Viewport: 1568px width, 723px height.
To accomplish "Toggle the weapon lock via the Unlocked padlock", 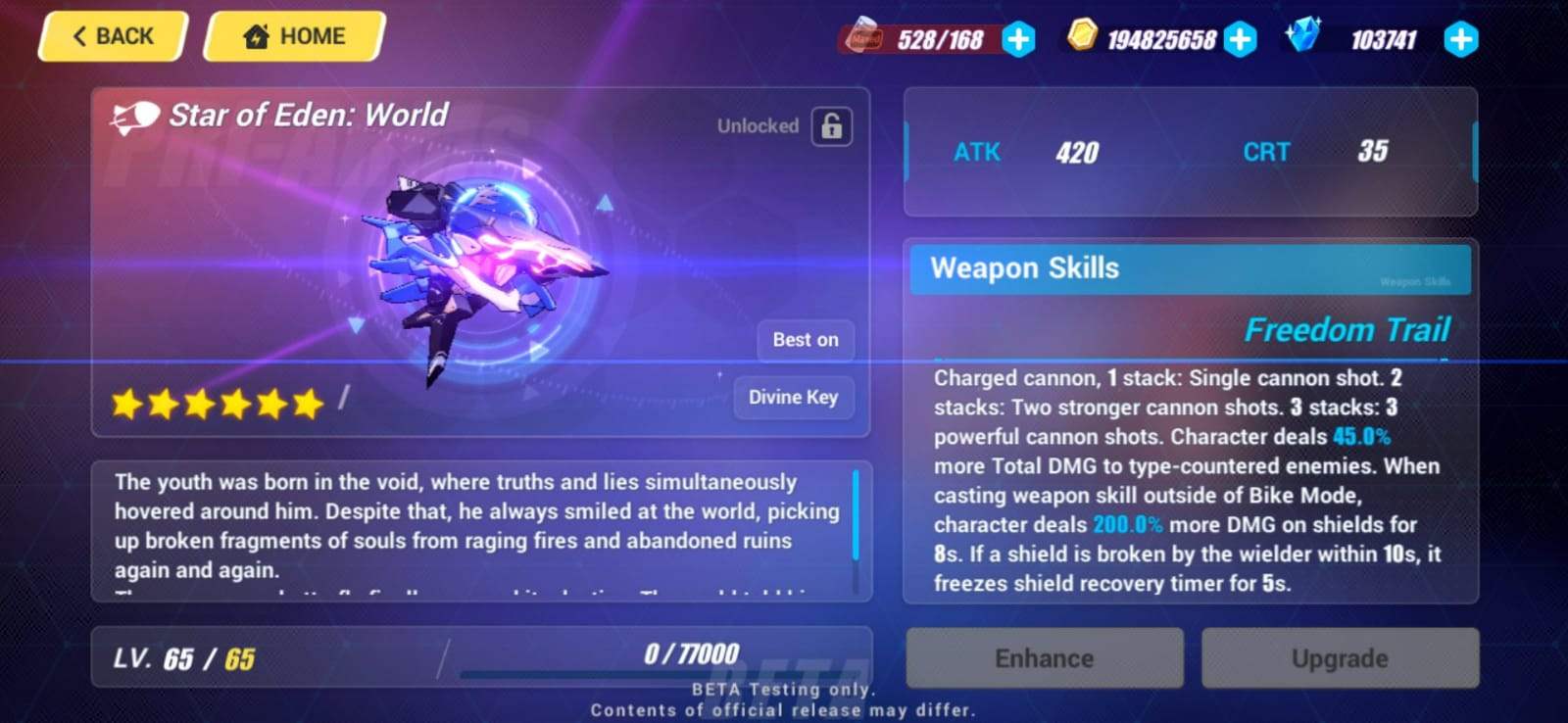I will pyautogui.click(x=830, y=125).
